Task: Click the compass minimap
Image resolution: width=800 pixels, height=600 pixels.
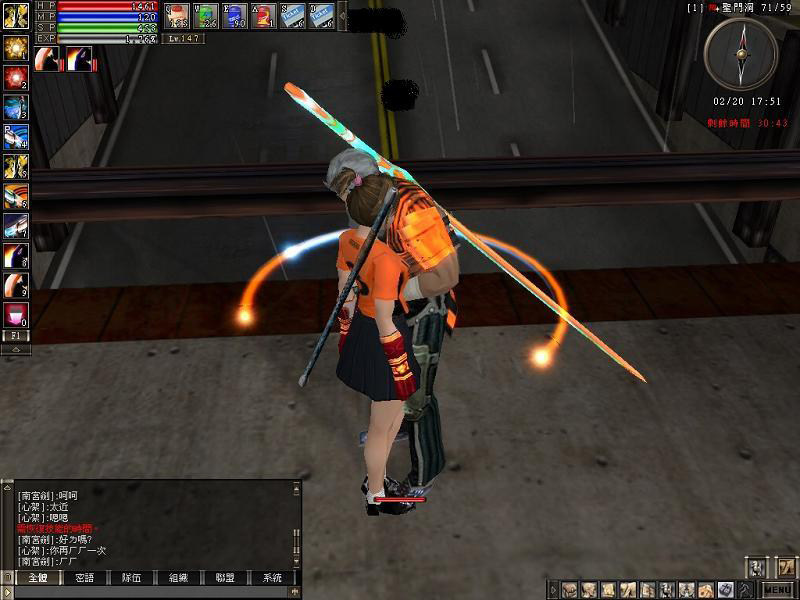Action: pos(740,54)
